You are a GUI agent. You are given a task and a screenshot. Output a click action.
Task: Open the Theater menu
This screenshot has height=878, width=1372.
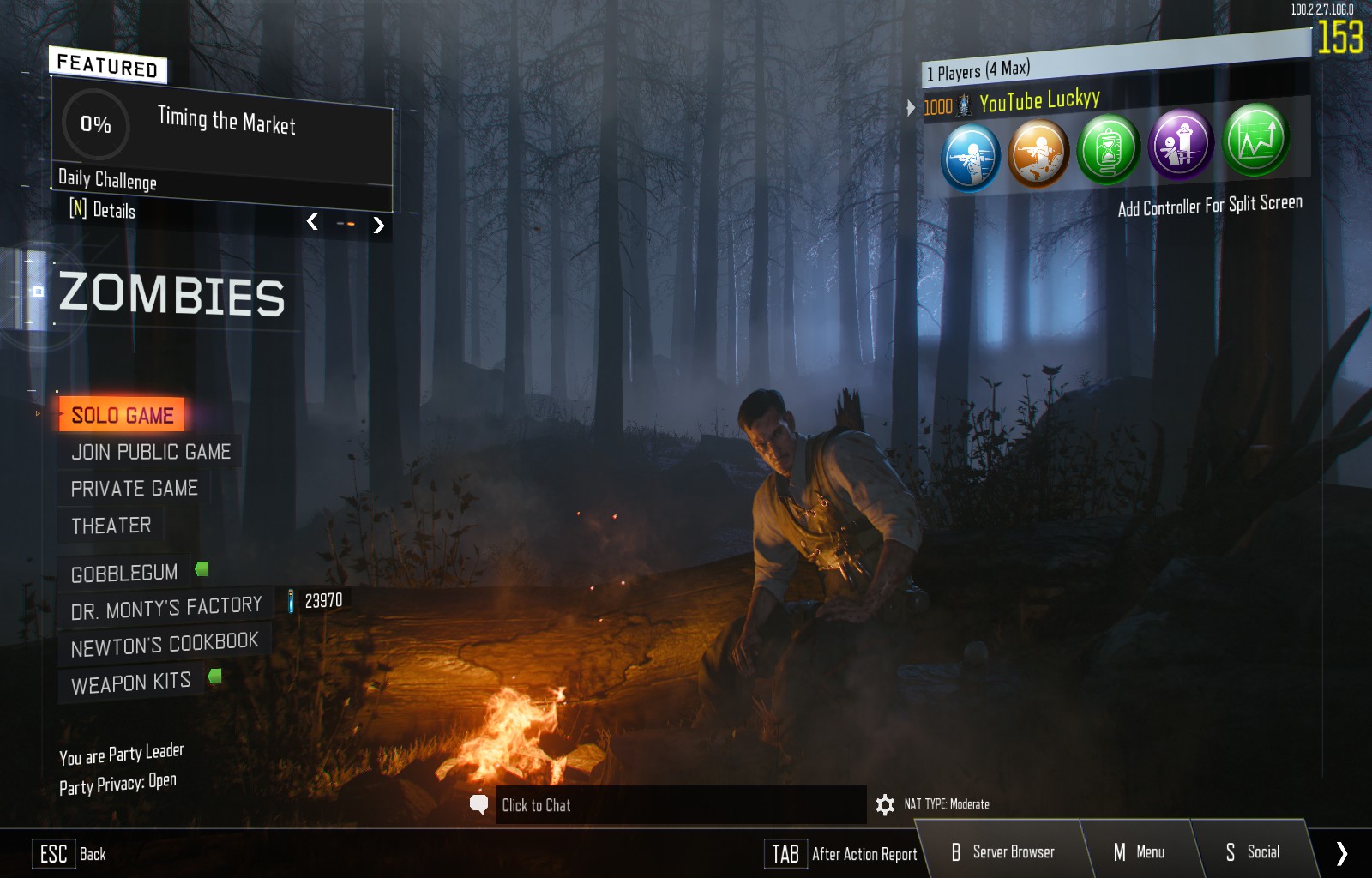pos(111,526)
